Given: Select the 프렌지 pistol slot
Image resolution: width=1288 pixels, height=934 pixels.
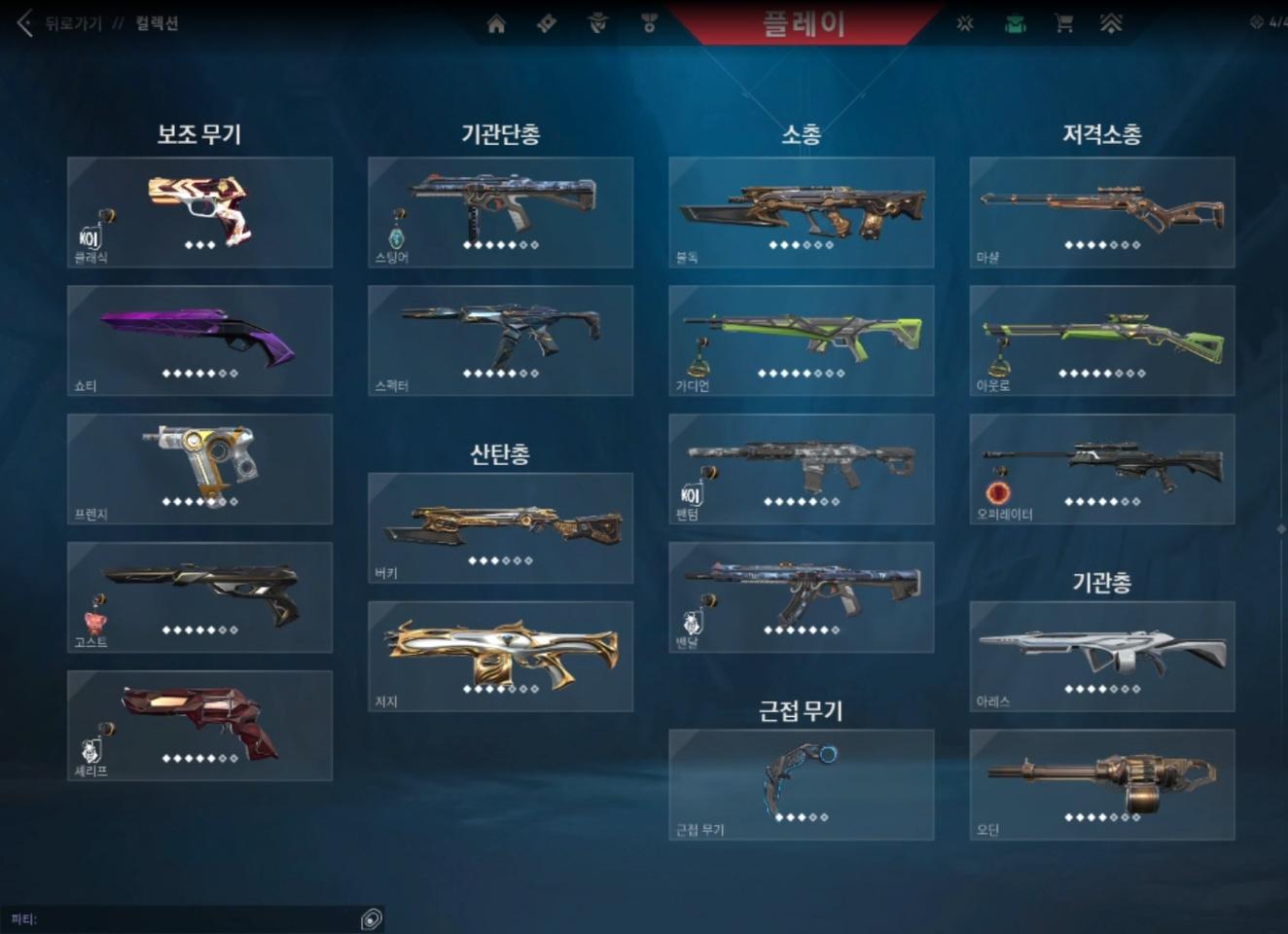Looking at the screenshot, I should pyautogui.click(x=199, y=469).
